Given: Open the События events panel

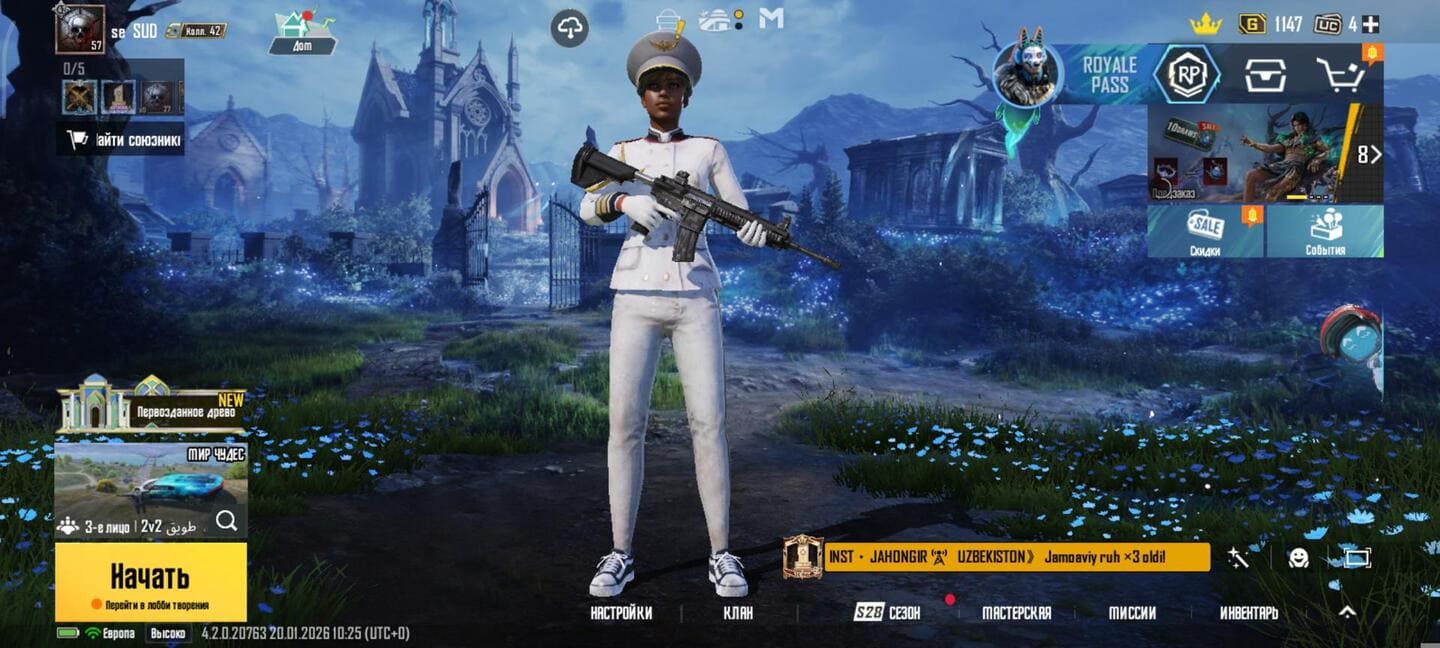Looking at the screenshot, I should tap(1325, 232).
